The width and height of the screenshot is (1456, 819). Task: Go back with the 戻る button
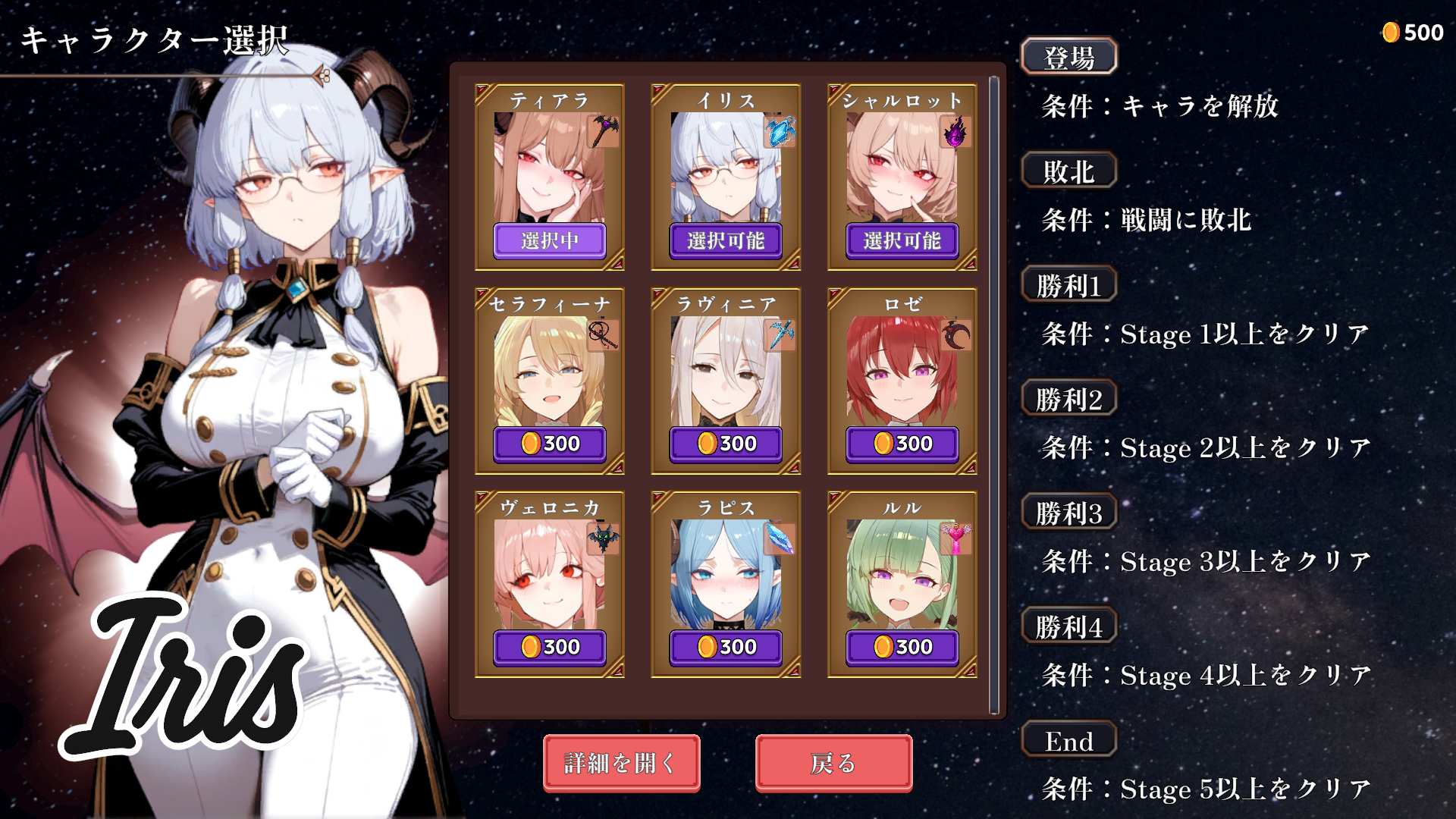(833, 763)
